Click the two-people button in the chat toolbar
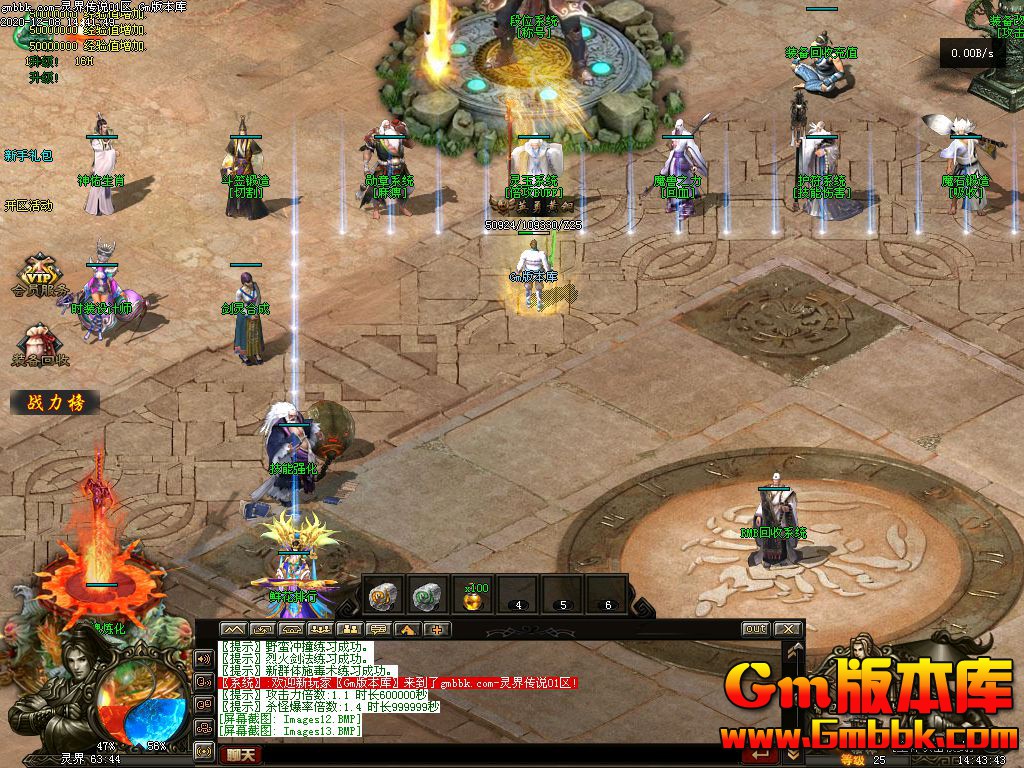This screenshot has width=1024, height=768. [x=349, y=630]
